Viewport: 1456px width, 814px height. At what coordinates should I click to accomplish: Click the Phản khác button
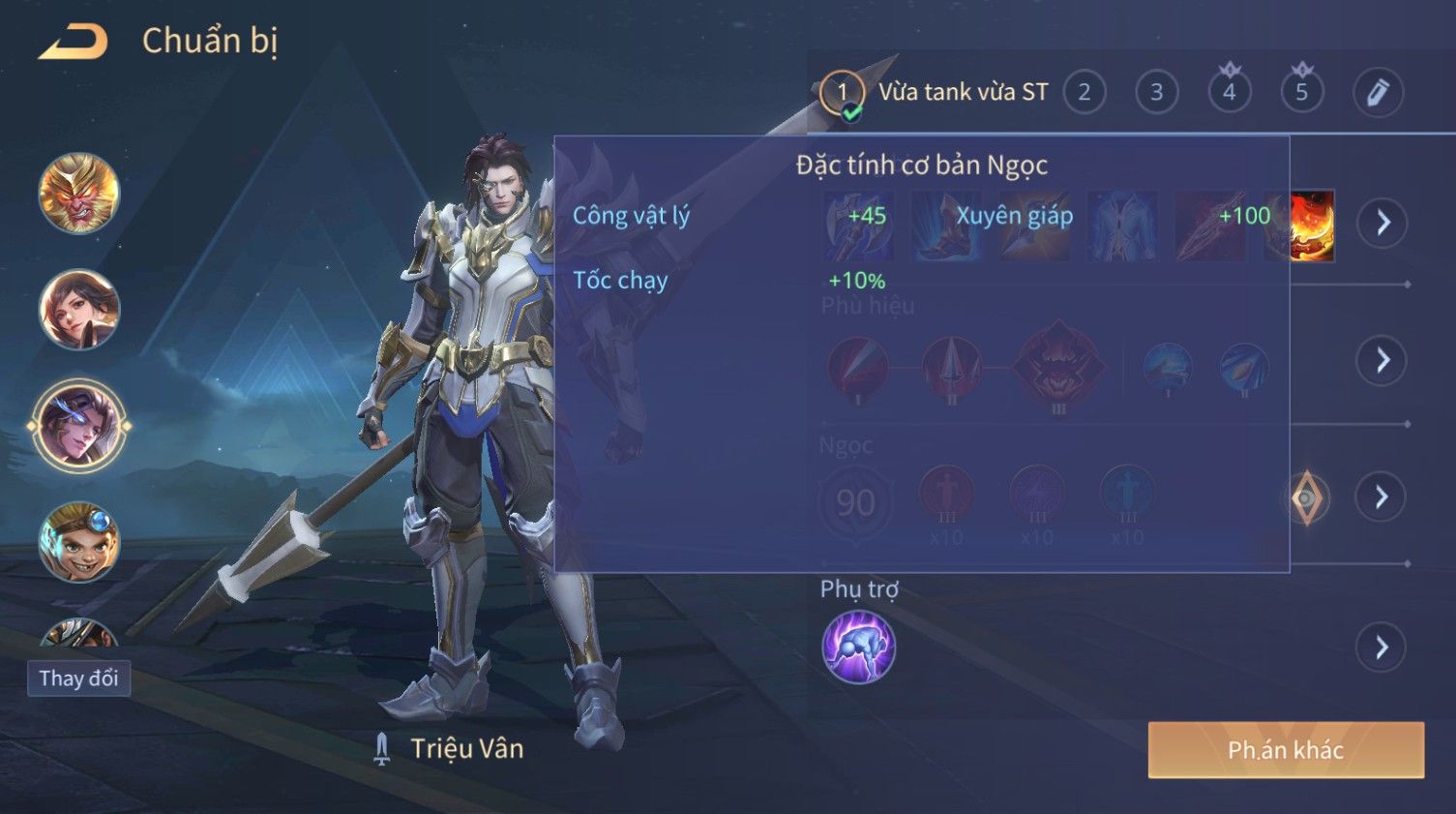(x=1286, y=750)
